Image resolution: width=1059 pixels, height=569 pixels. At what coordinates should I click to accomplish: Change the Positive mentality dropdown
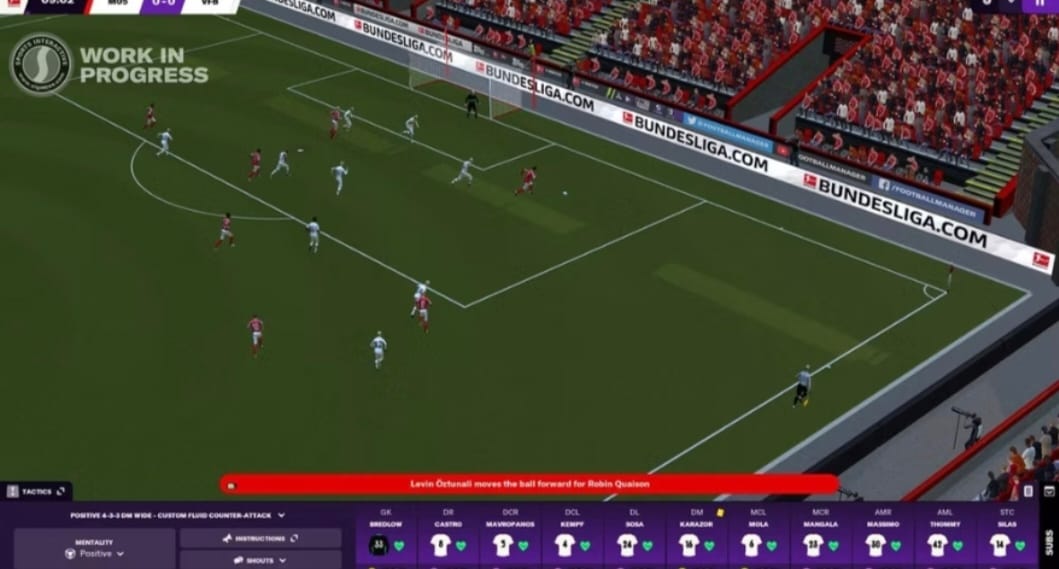[94, 553]
